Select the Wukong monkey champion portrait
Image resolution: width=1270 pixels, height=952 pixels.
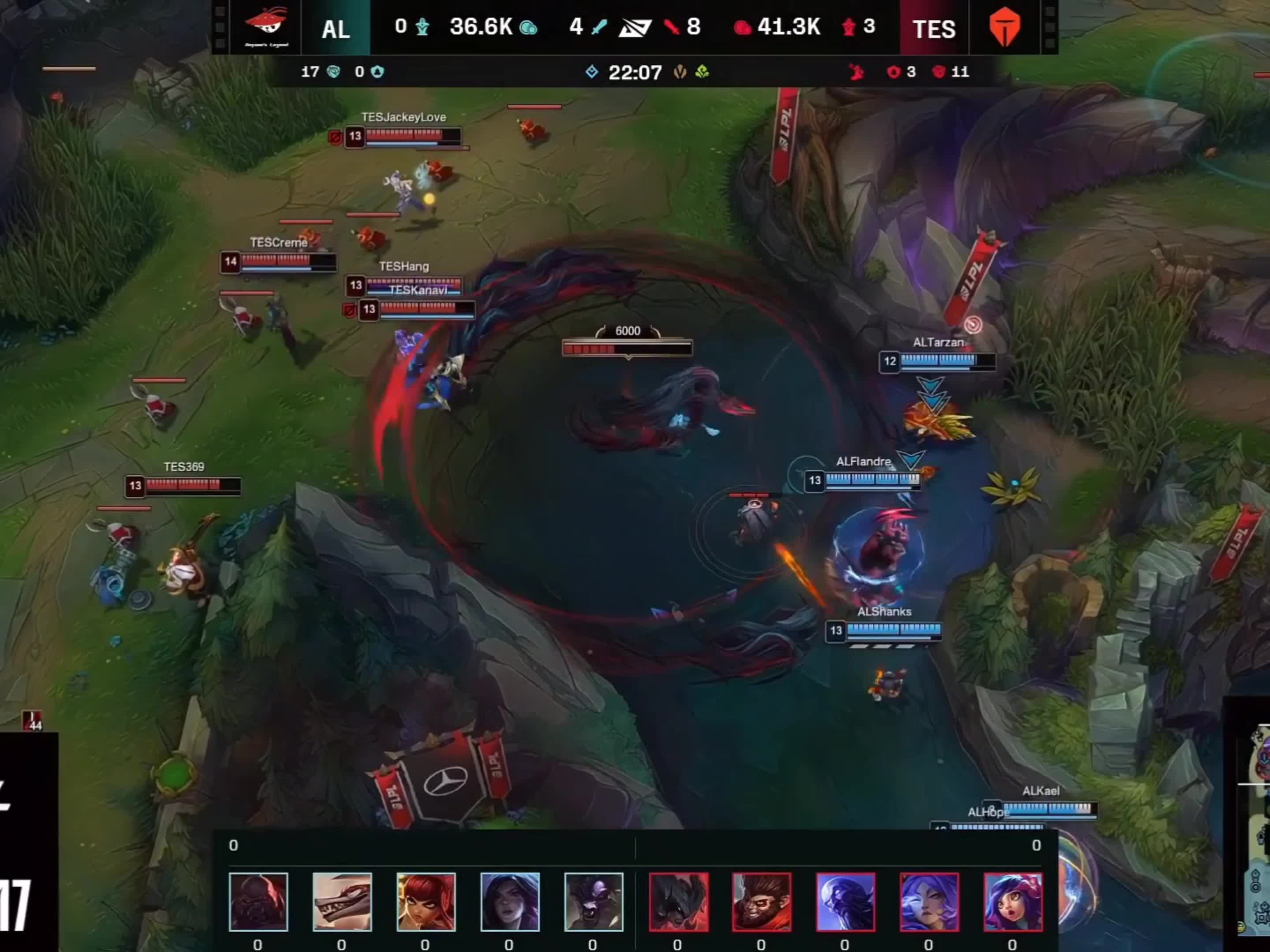(761, 901)
